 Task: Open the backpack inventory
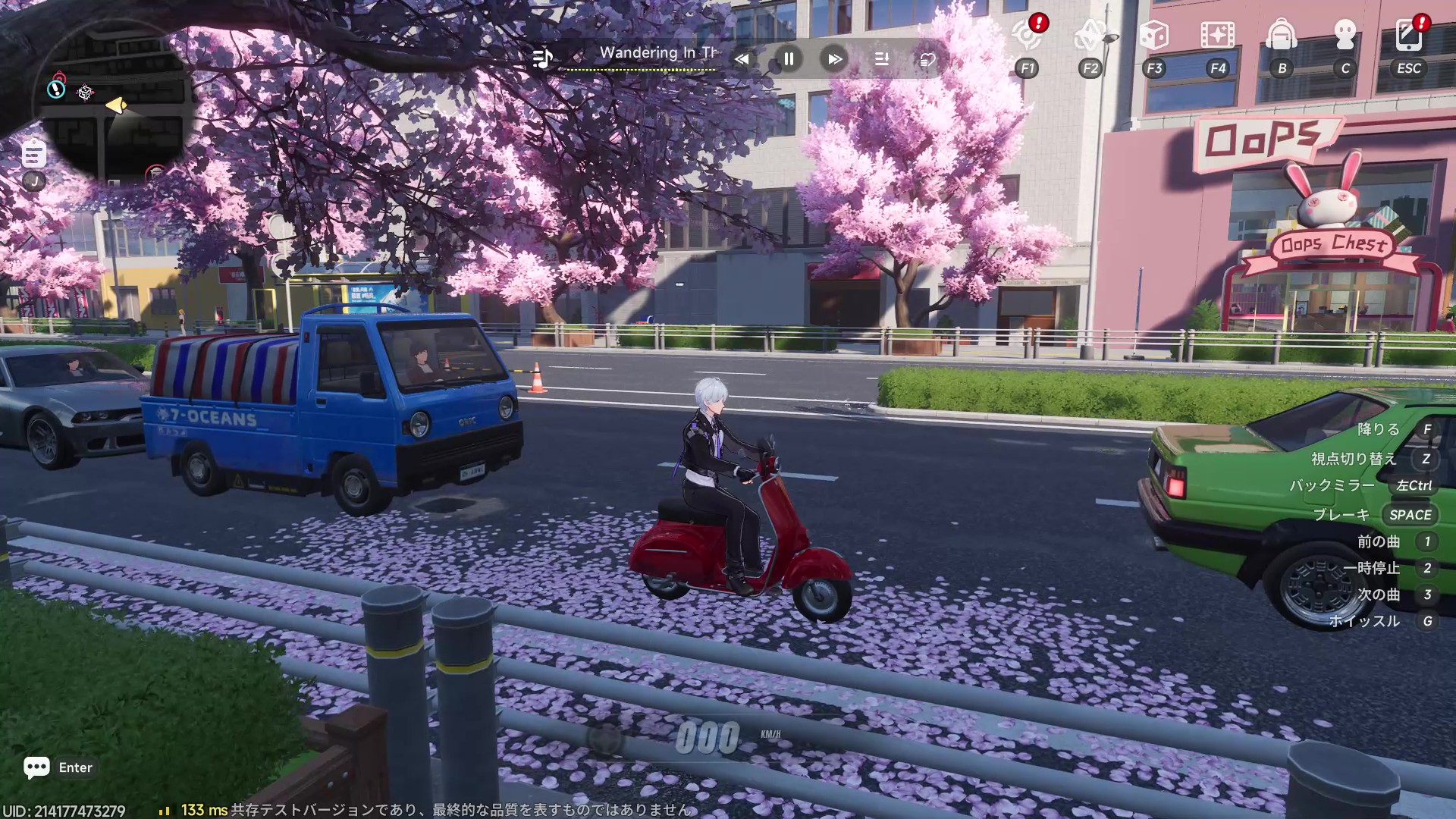click(1282, 35)
